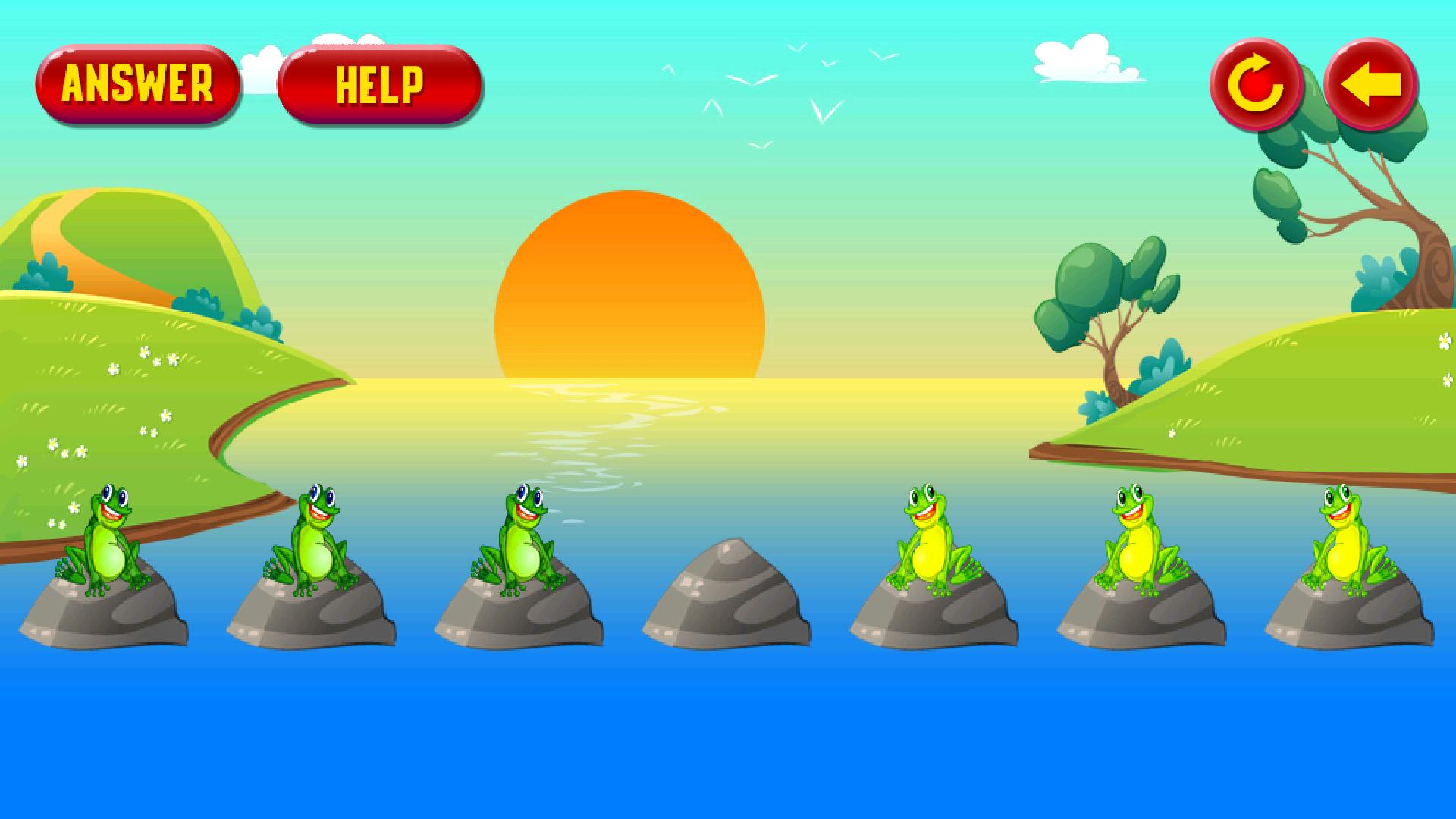Screen dimensions: 1456x819
Task: Open the Help button
Action: tap(379, 83)
